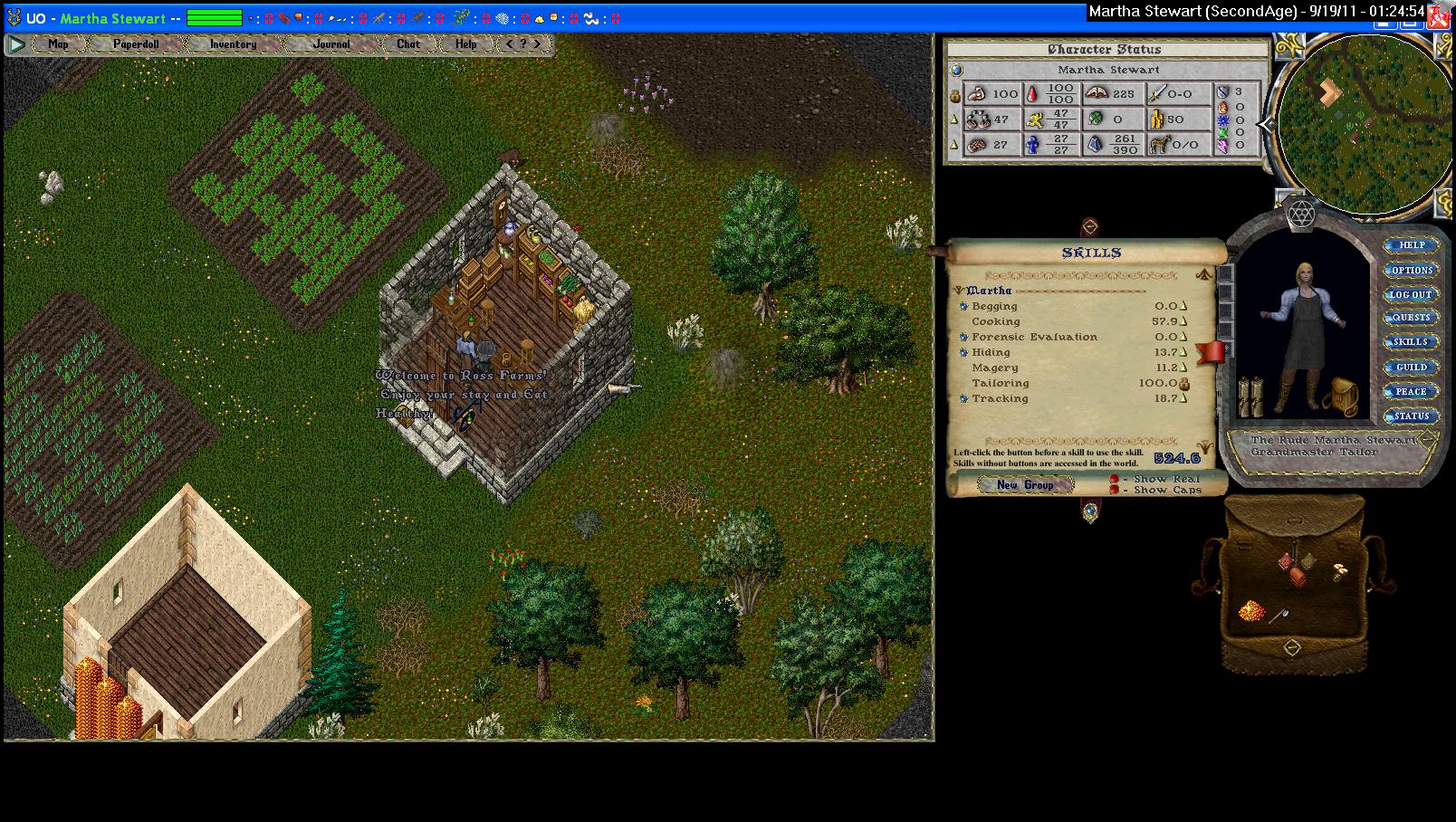Open the Paperdoll menu button
The width and height of the screenshot is (1456, 822).
click(136, 43)
